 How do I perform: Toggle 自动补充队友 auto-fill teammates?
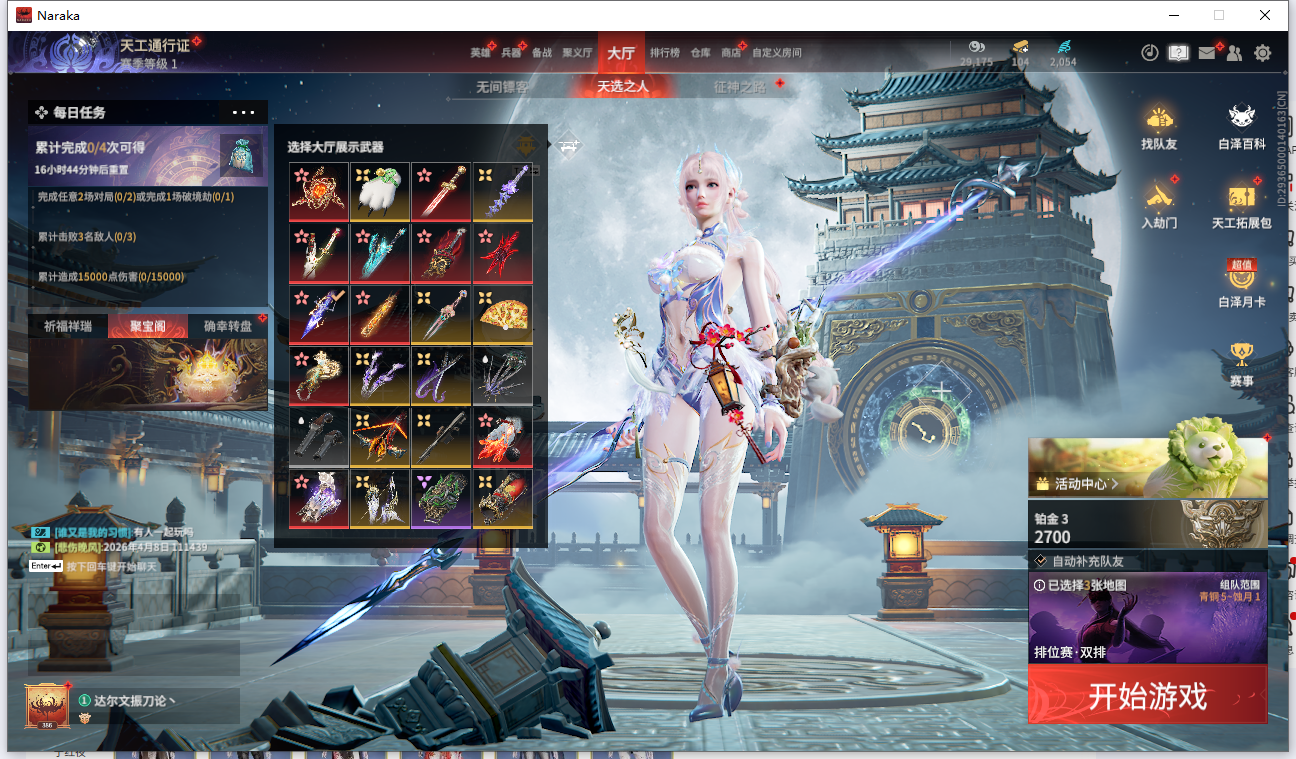pyautogui.click(x=1041, y=561)
